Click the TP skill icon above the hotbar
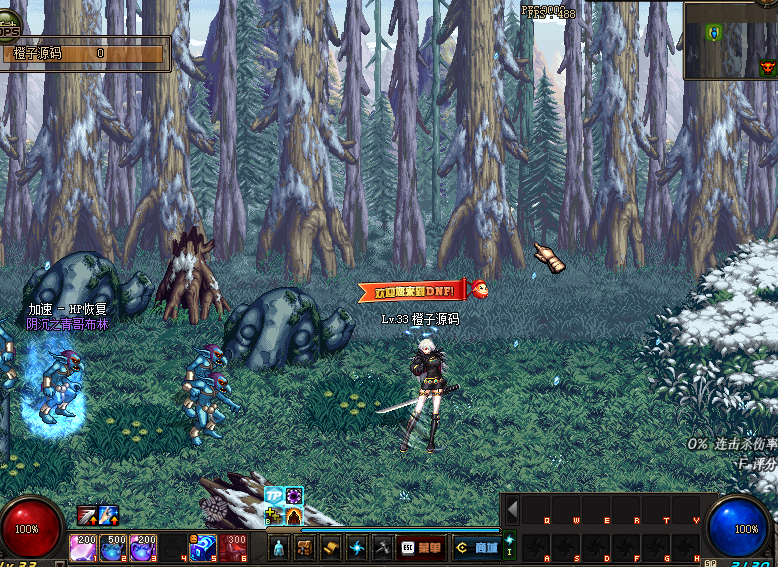 (274, 496)
